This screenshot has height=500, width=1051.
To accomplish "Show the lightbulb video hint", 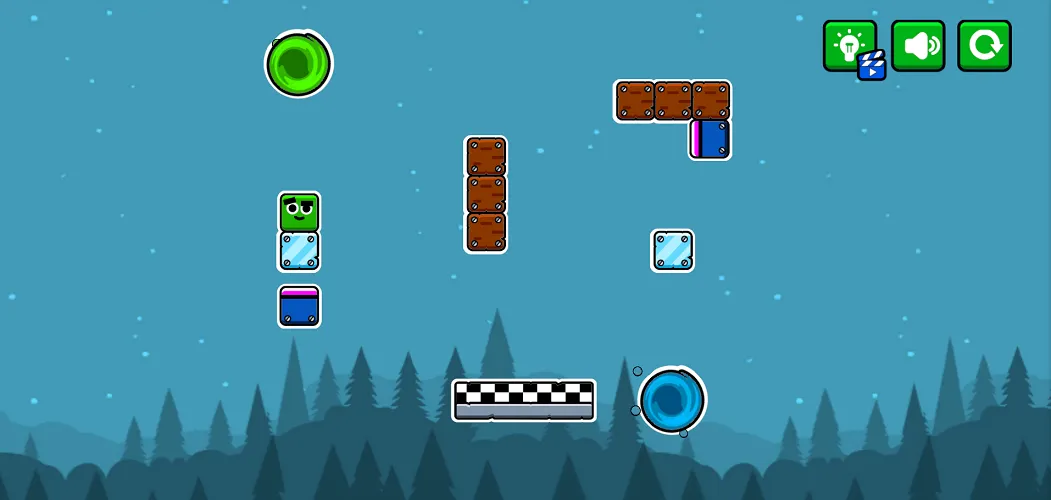I will [x=850, y=46].
